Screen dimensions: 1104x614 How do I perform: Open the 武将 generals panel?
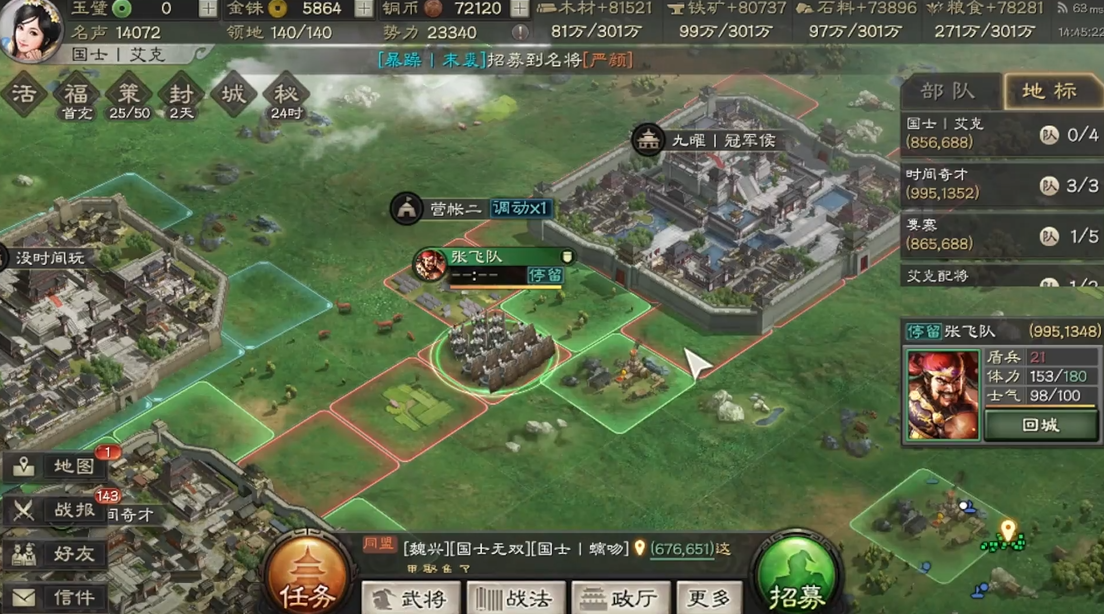pyautogui.click(x=408, y=598)
